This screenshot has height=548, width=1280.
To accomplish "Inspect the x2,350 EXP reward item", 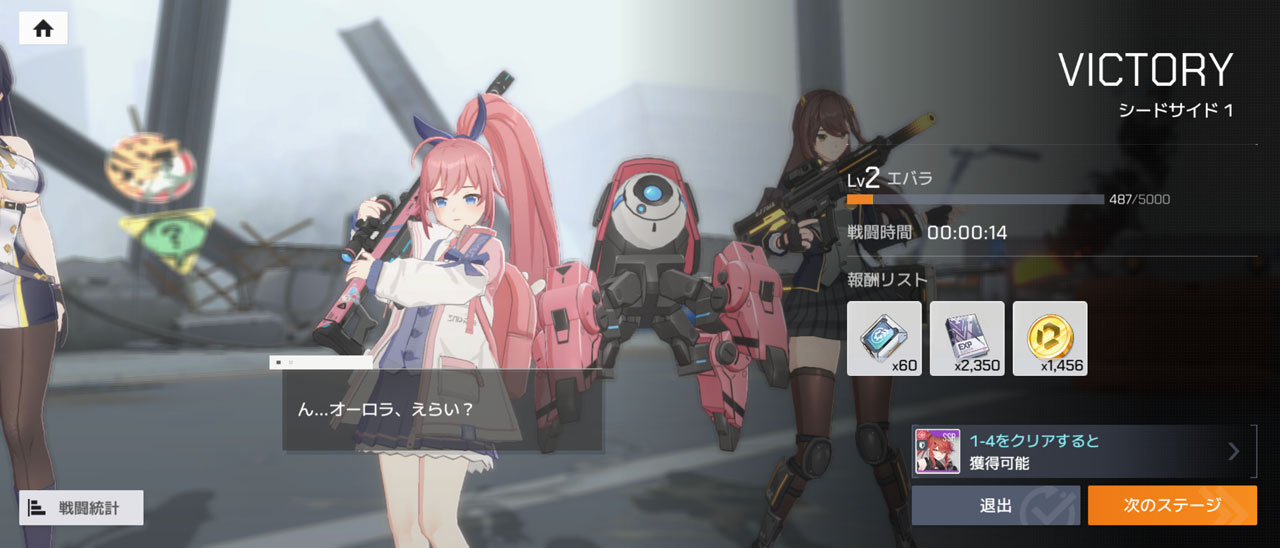I will (x=967, y=338).
